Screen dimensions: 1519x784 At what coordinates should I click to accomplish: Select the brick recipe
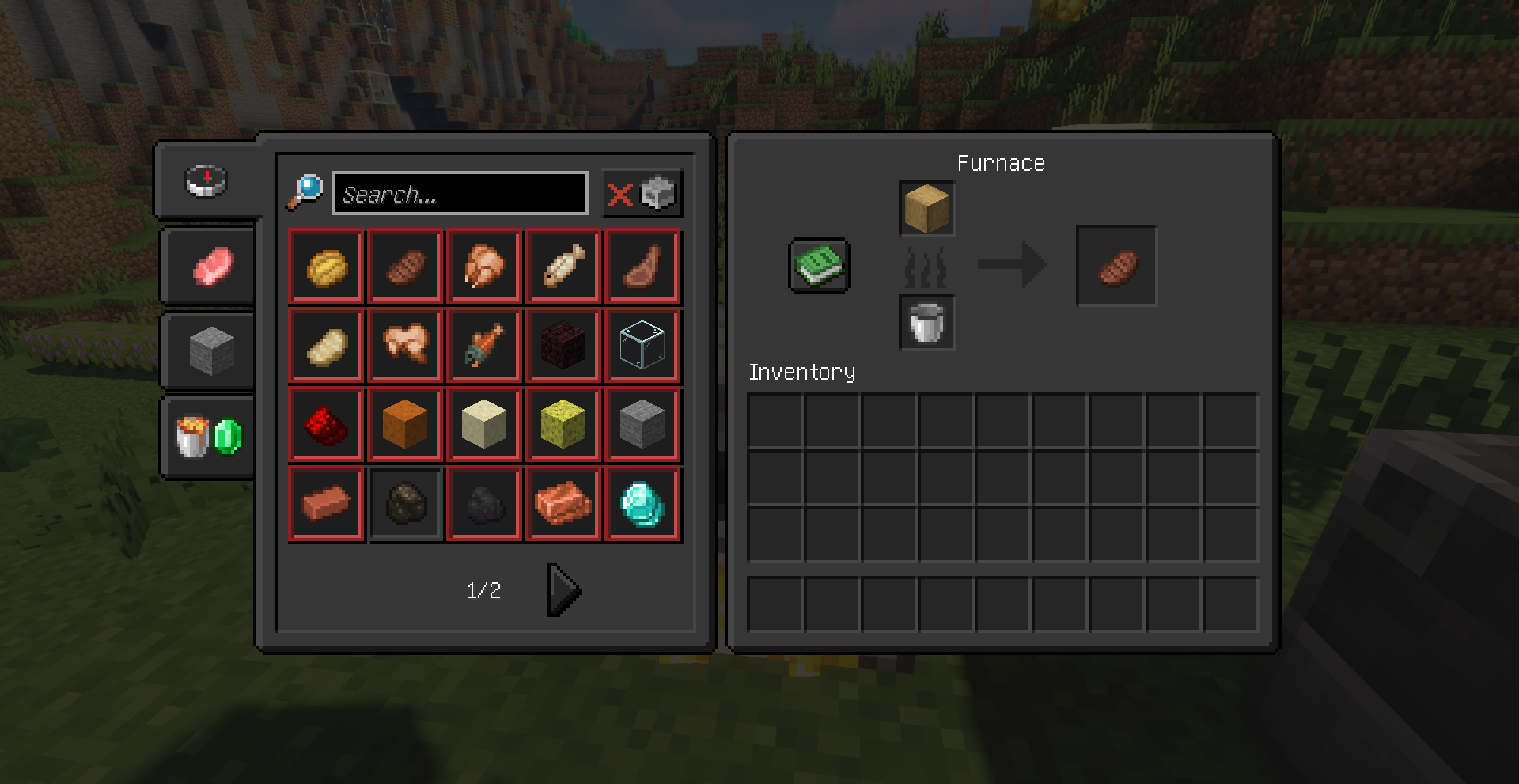pos(326,503)
